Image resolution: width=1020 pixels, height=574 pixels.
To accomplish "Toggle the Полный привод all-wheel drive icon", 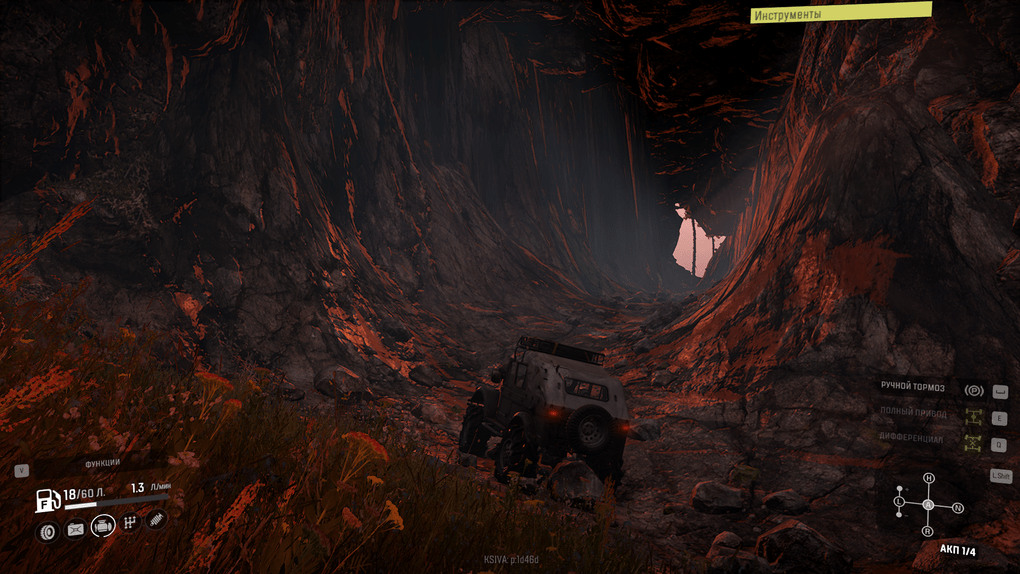I will click(x=973, y=416).
